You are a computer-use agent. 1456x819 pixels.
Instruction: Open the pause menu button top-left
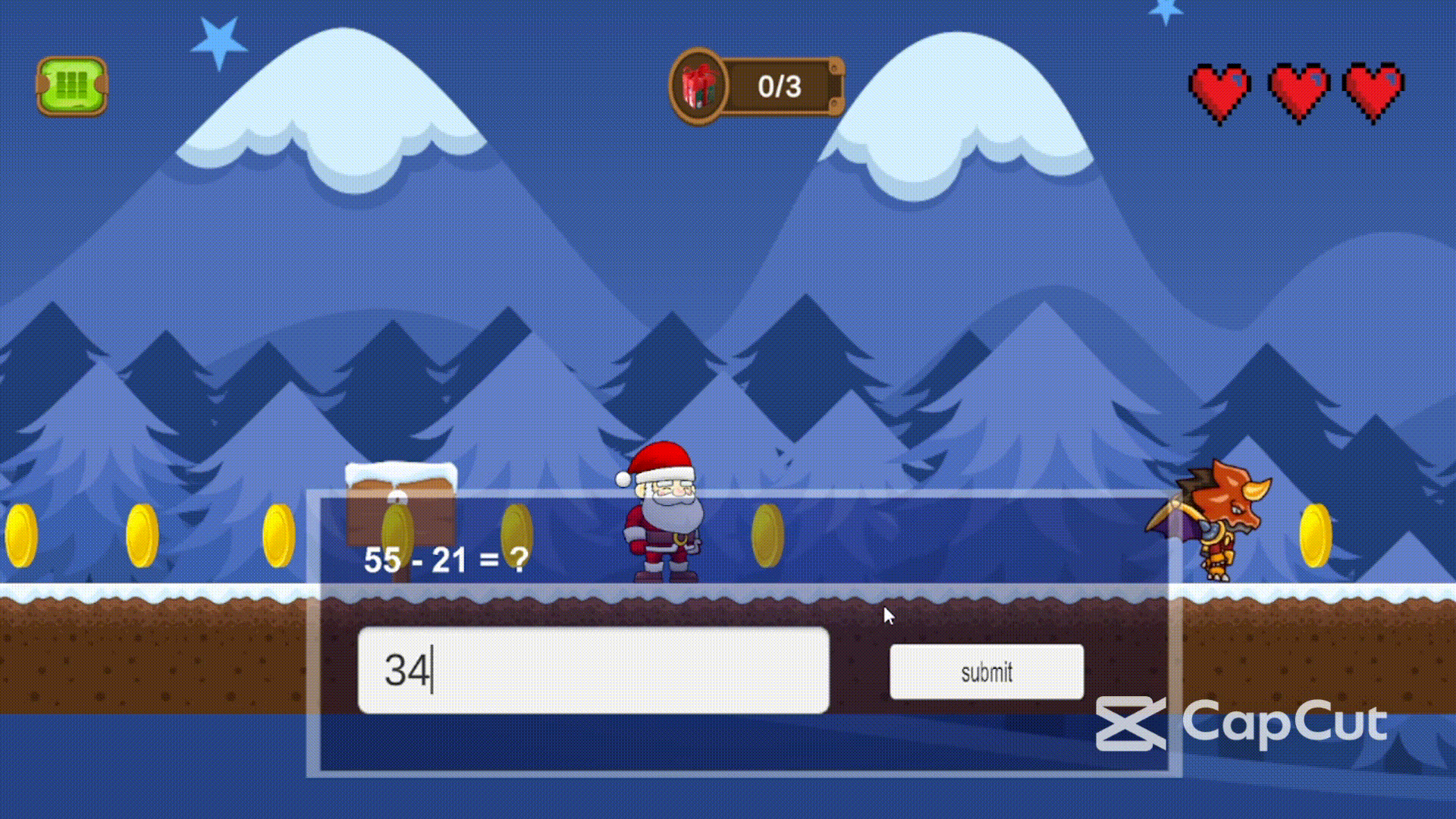[x=71, y=87]
